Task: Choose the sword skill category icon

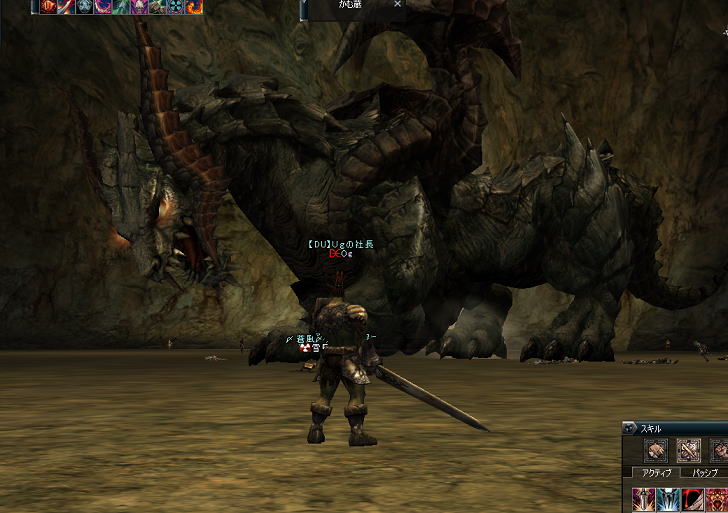Action: [x=688, y=450]
